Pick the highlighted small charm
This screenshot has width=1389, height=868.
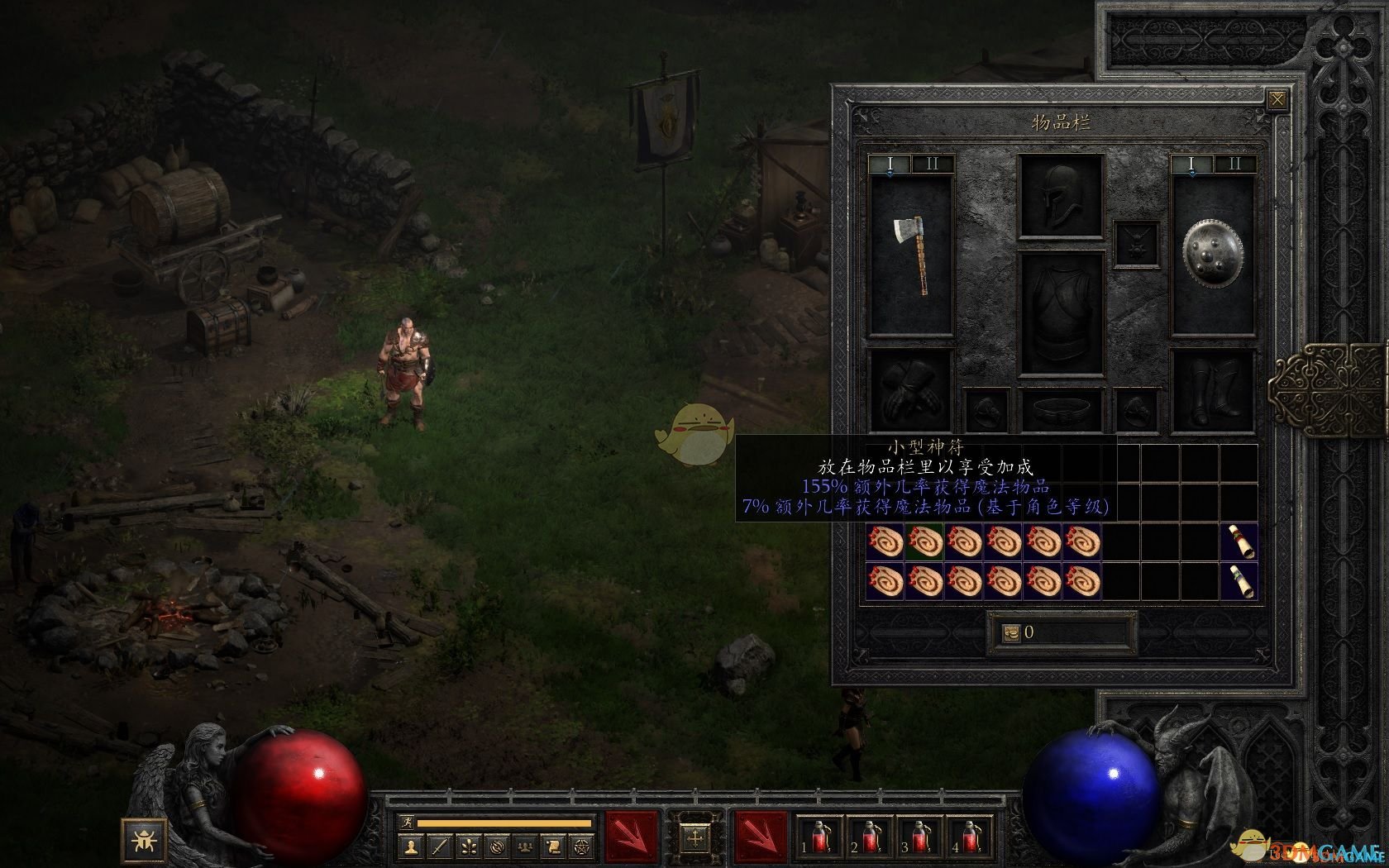[924, 542]
